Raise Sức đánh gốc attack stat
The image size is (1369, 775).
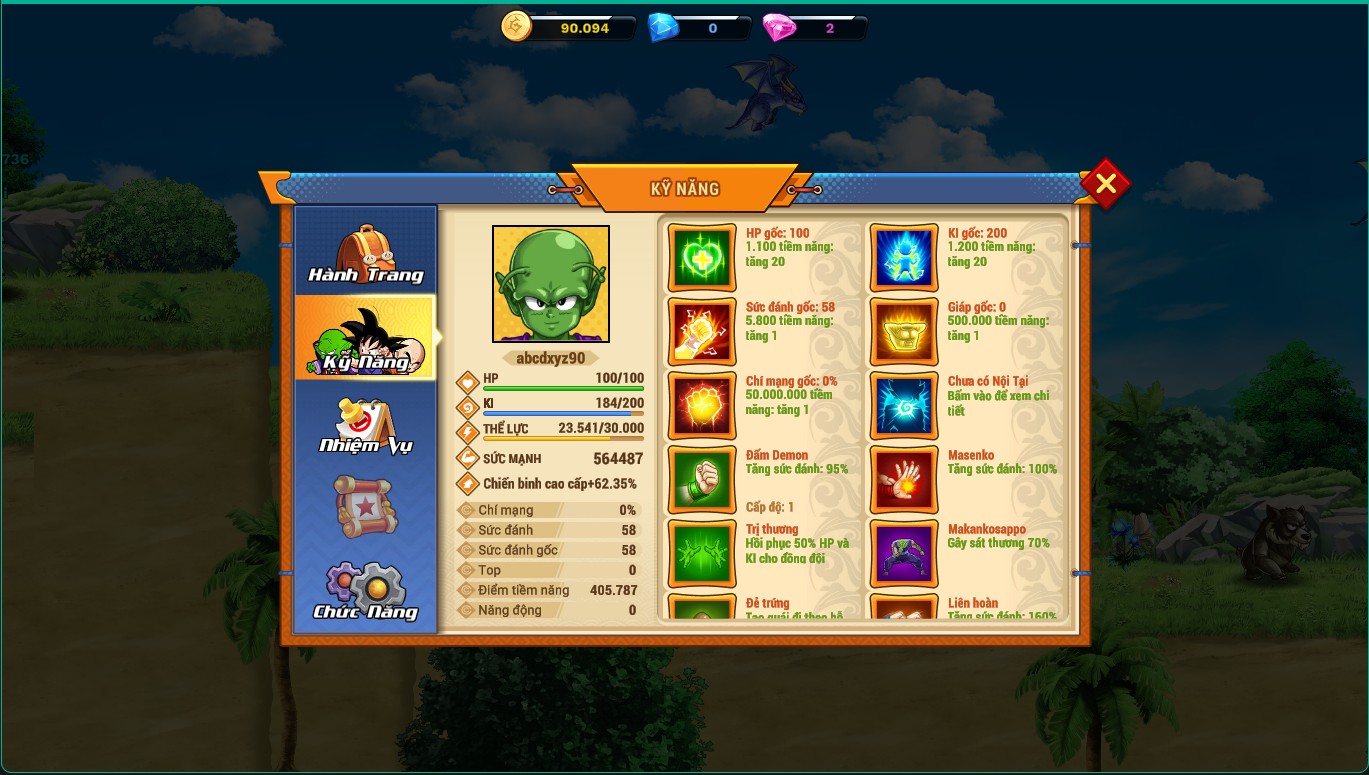702,332
